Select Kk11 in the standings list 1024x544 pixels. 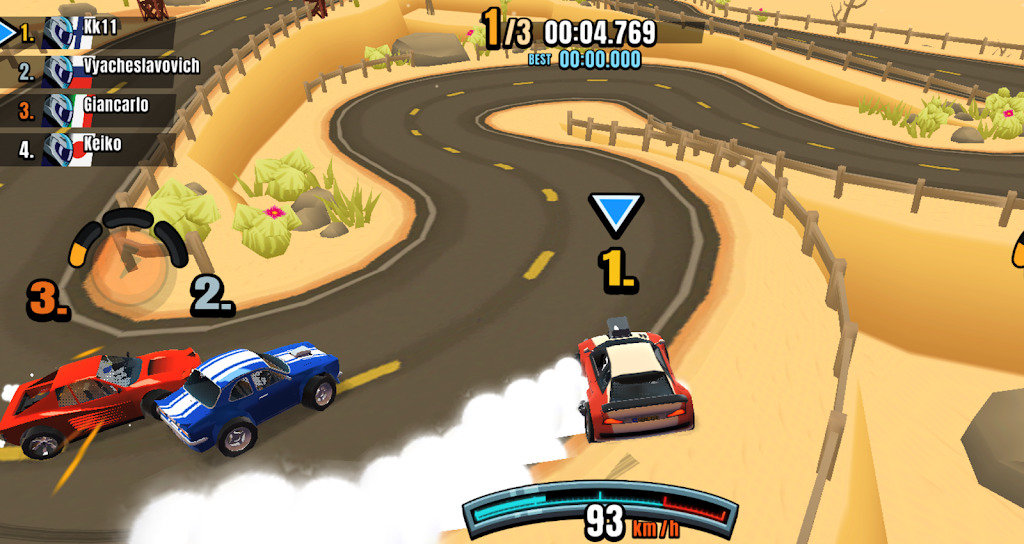coord(90,32)
